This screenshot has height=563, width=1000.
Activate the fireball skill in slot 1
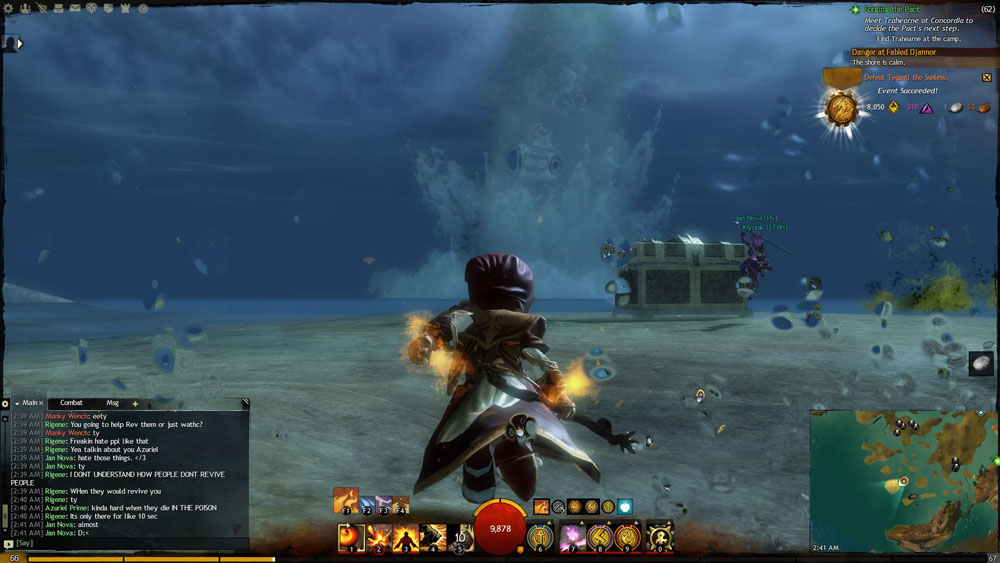tap(350, 537)
